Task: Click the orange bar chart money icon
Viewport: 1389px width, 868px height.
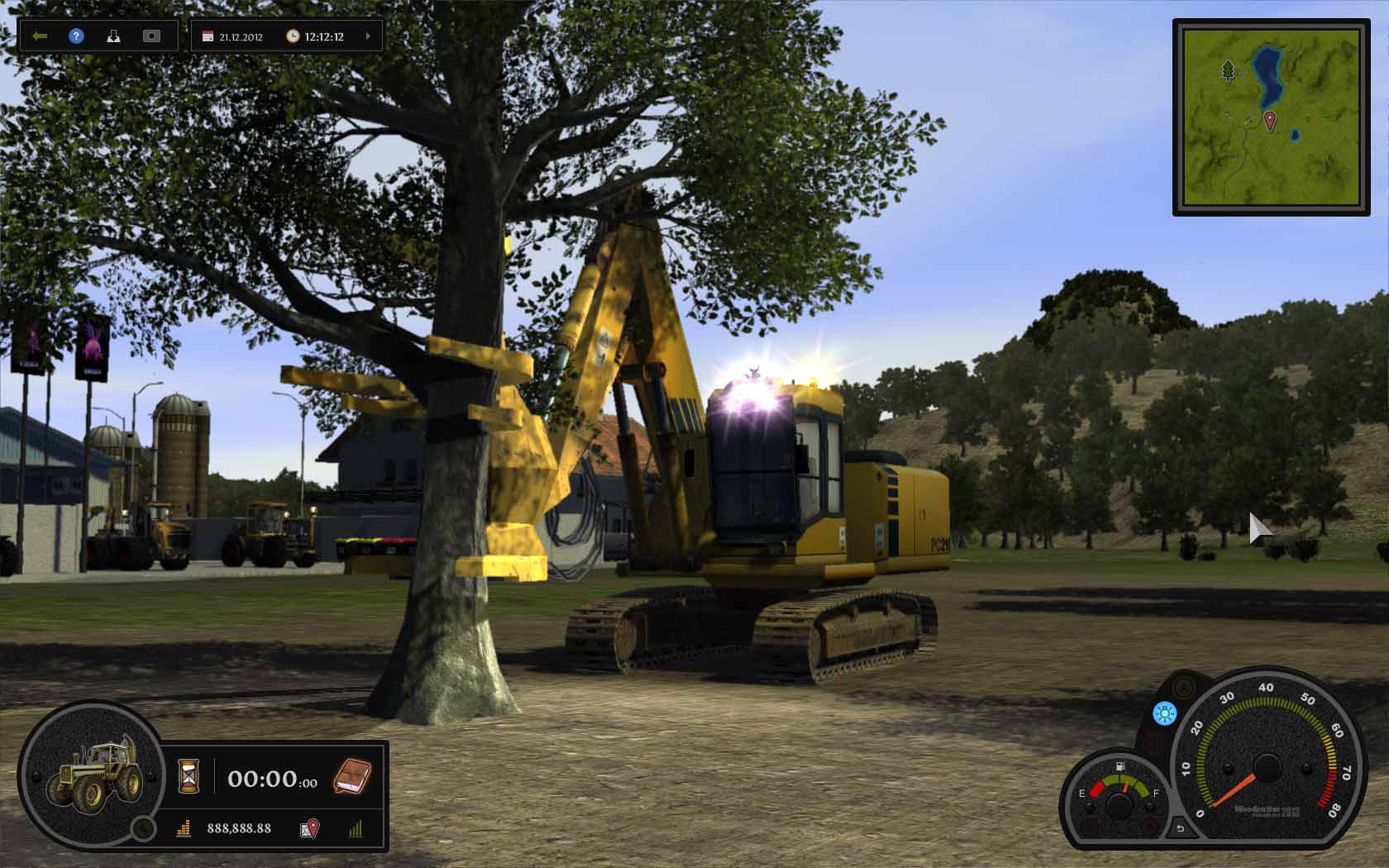Action: coord(184,828)
